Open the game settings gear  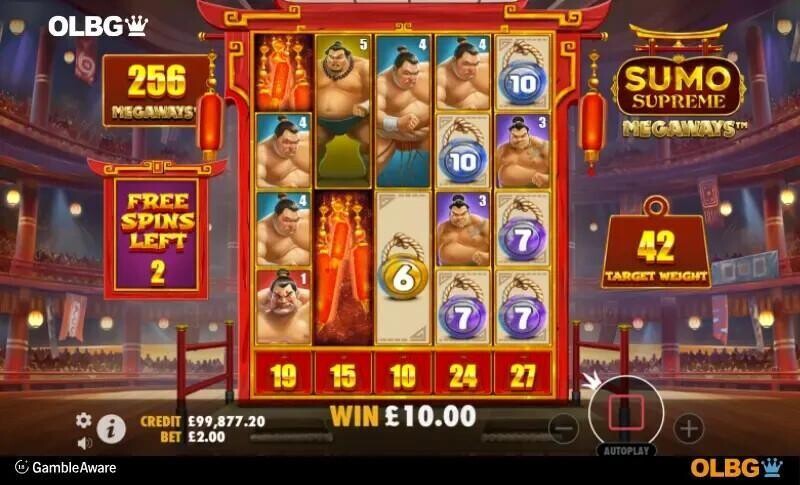(x=84, y=420)
